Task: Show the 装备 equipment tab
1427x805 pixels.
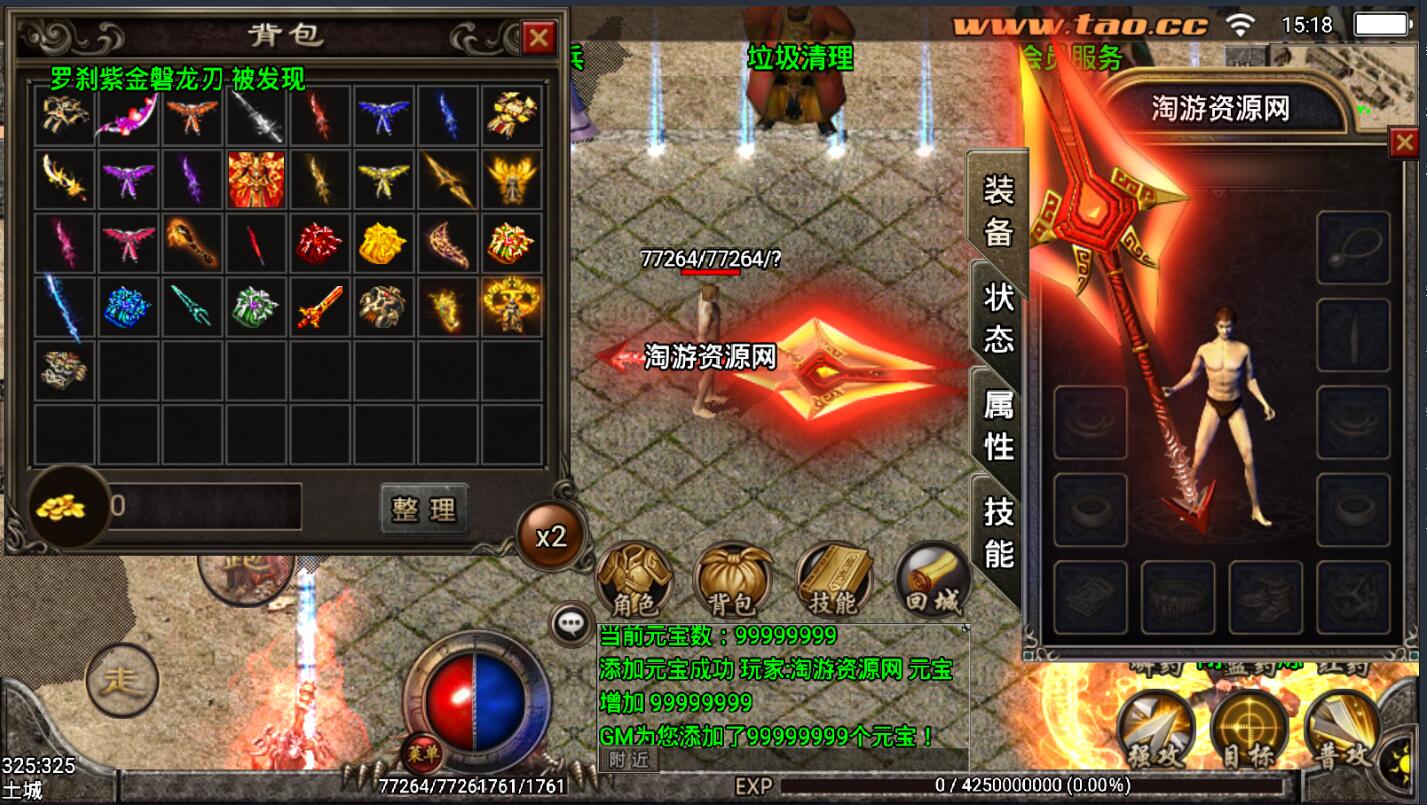Action: coord(998,210)
